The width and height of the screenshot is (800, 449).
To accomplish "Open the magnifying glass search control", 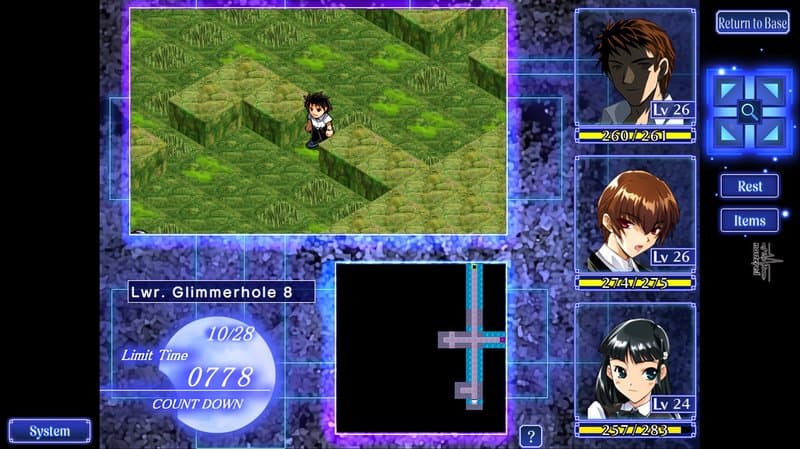I will pos(749,112).
